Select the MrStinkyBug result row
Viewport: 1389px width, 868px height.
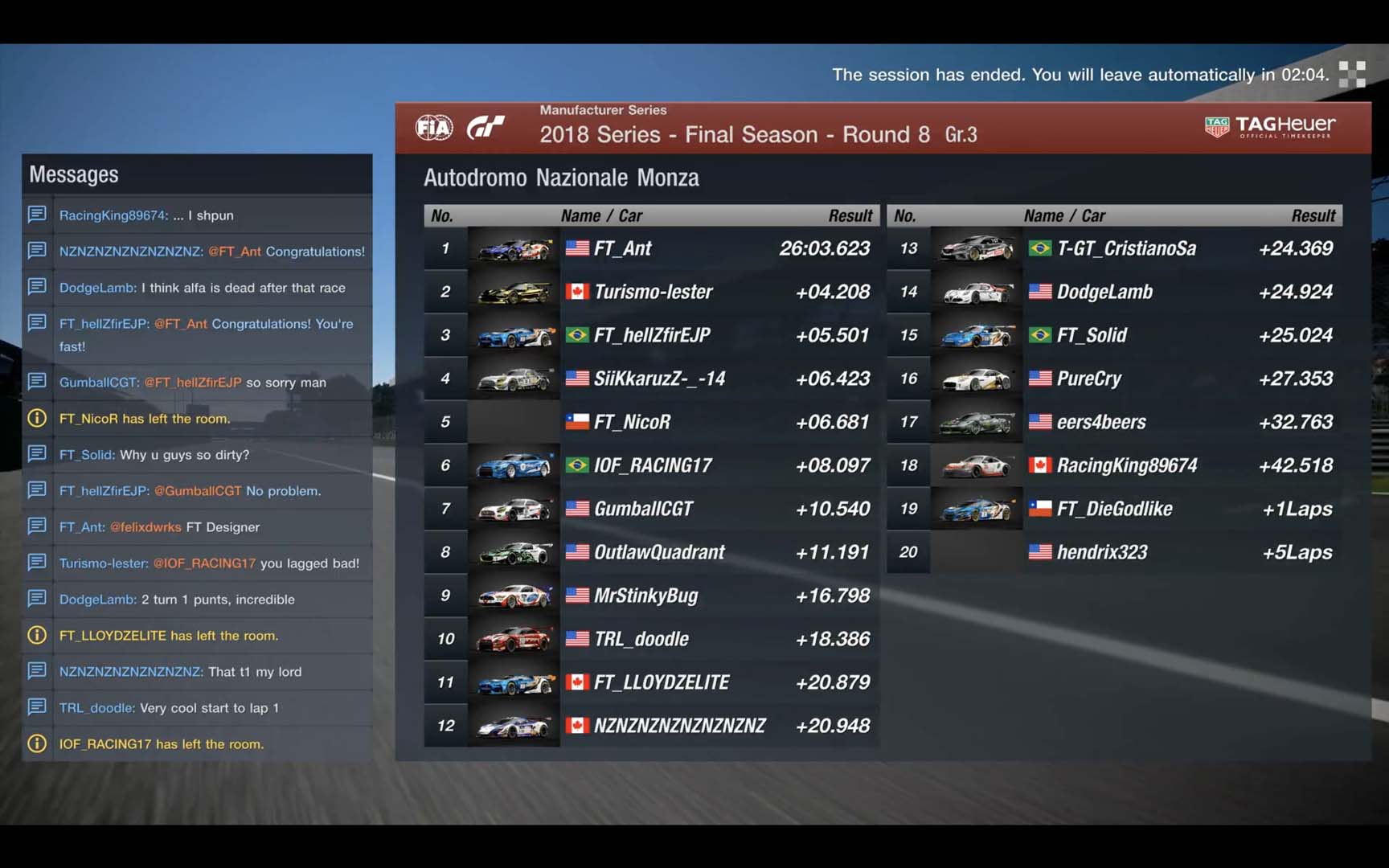(x=651, y=596)
